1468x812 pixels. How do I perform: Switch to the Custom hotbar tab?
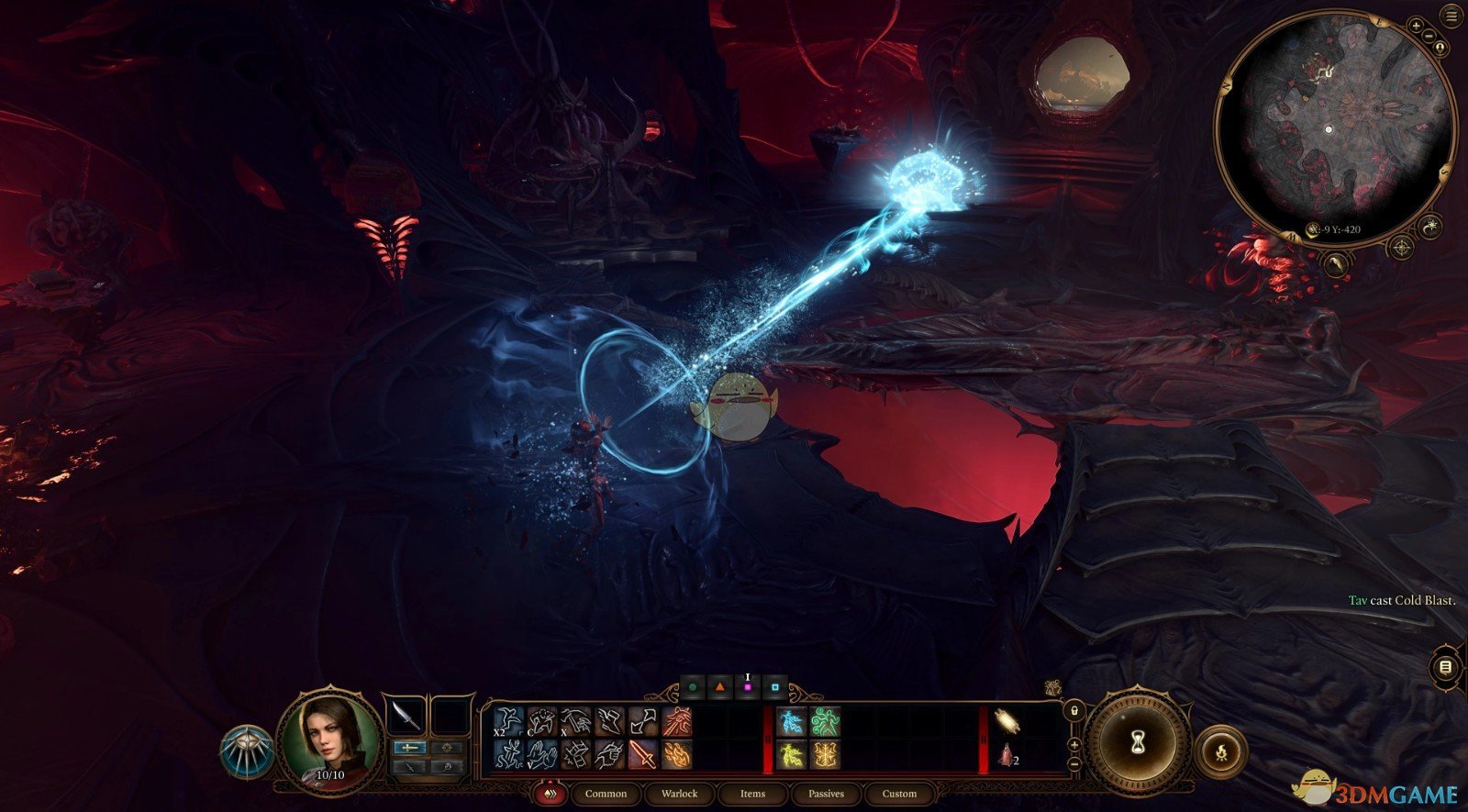coord(899,794)
